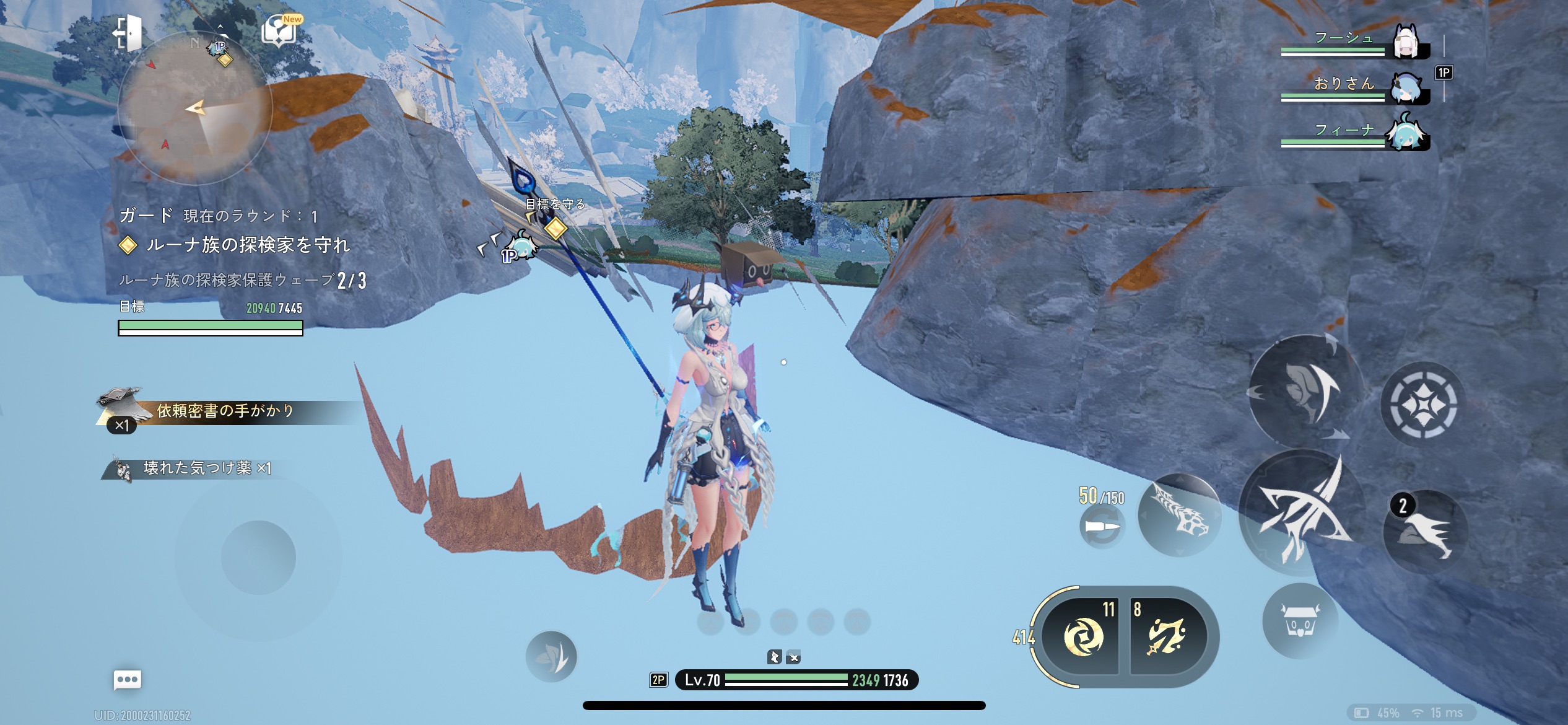Open the circular minimap
The image size is (1568, 725).
[195, 108]
